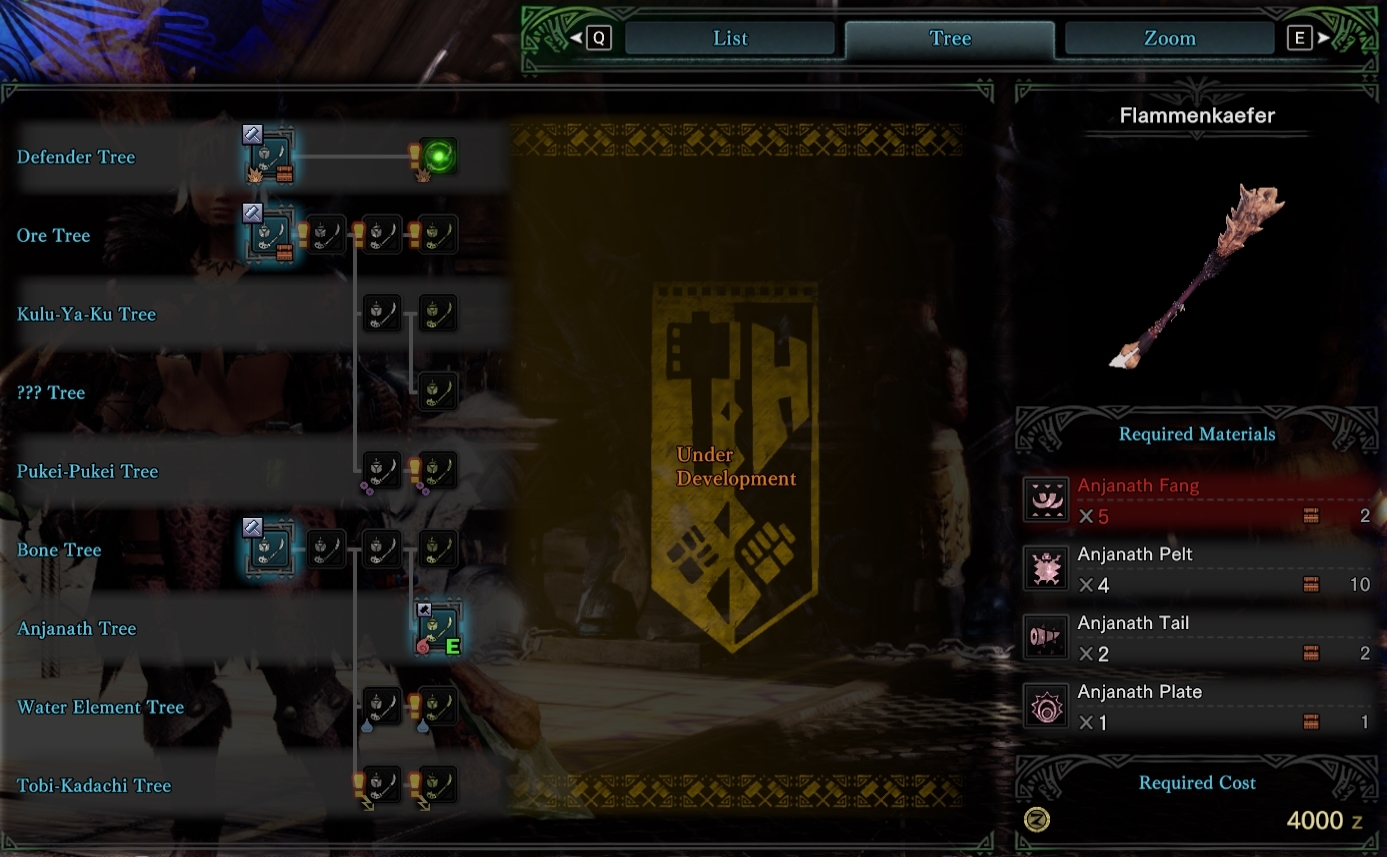Expand the Anjanath Tree row
Screen dimensions: 1387x857
pyautogui.click(x=77, y=628)
